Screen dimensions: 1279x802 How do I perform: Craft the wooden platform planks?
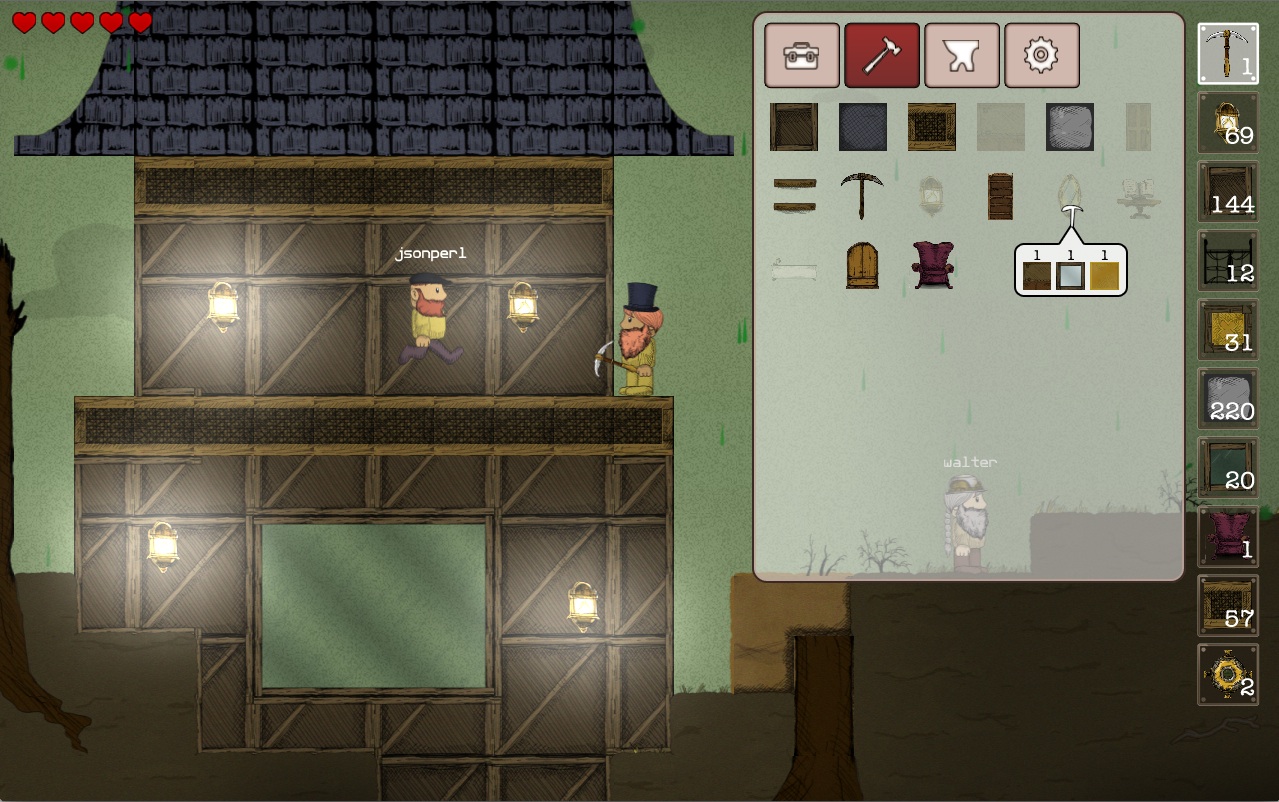(x=794, y=195)
